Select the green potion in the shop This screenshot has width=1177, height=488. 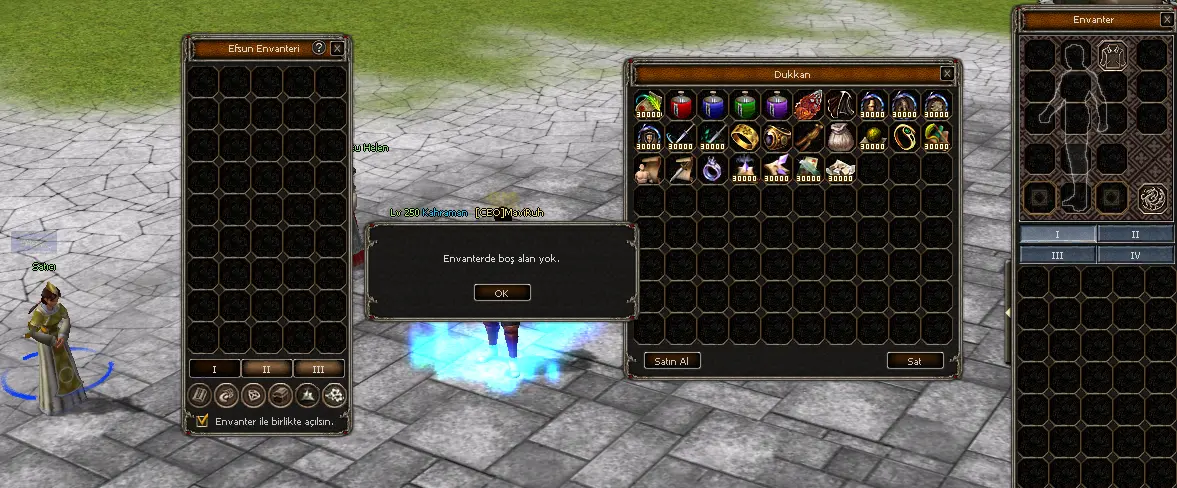(x=745, y=105)
